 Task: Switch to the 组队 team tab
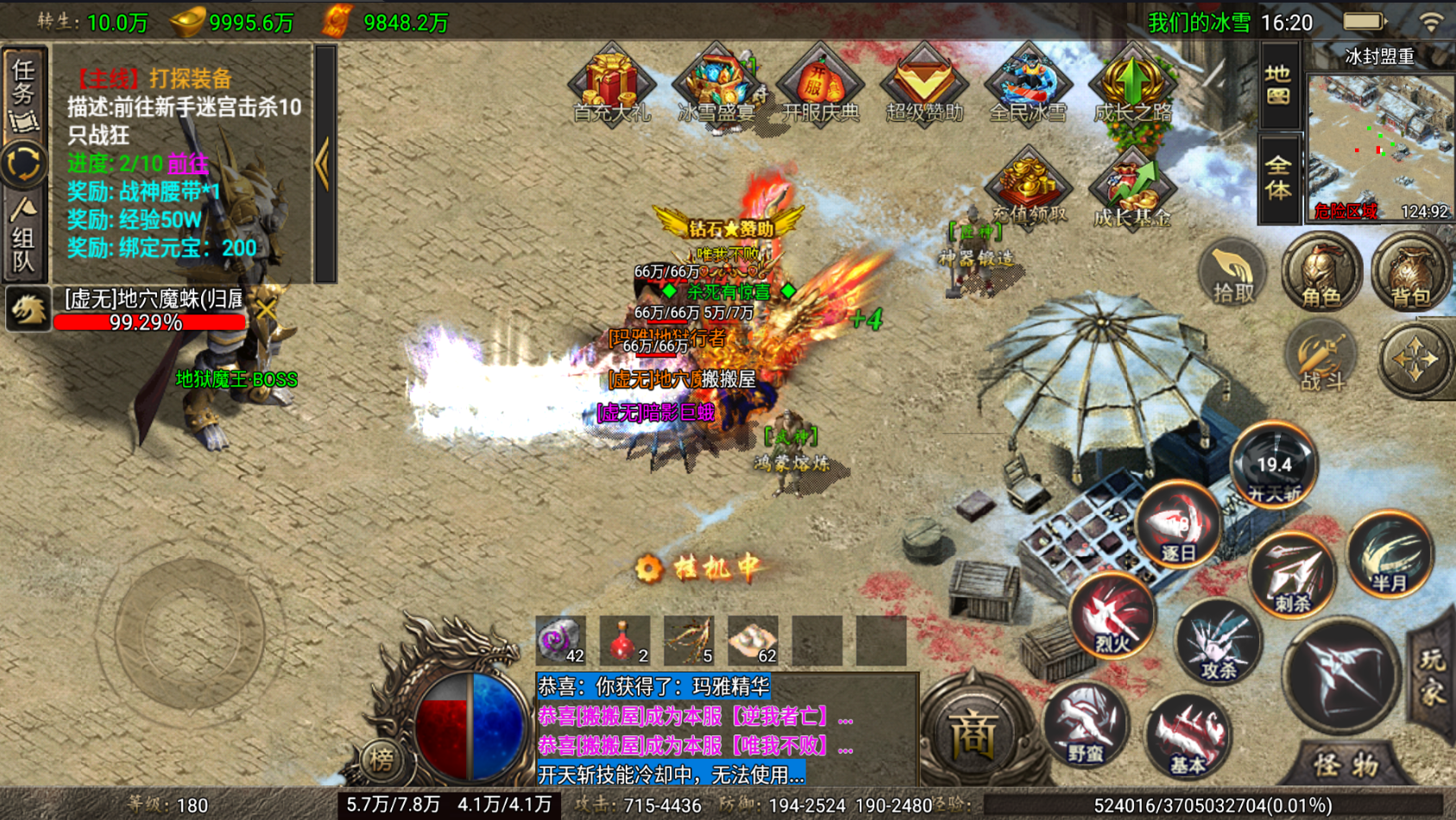[x=24, y=237]
